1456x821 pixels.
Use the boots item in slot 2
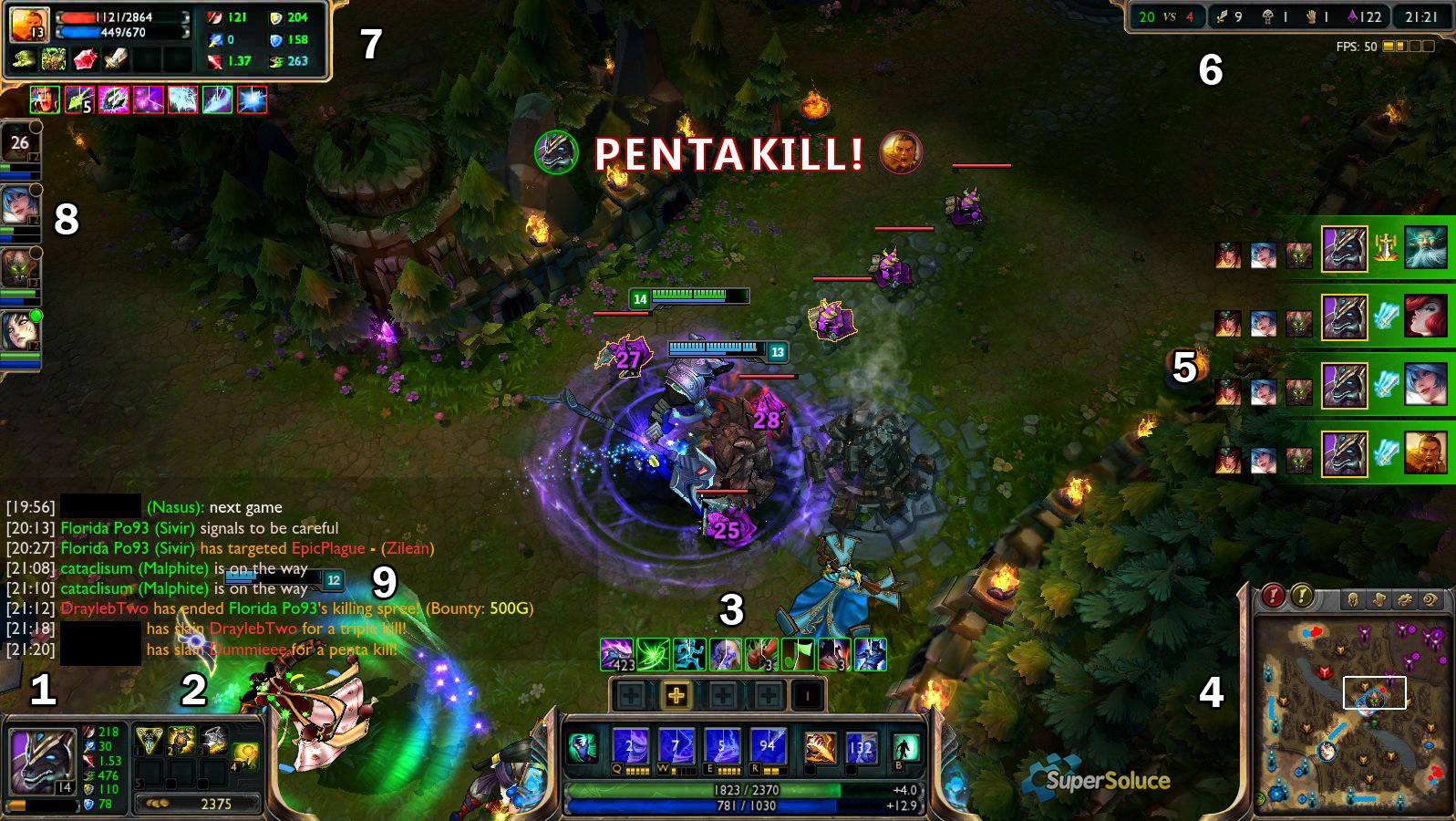click(x=181, y=739)
